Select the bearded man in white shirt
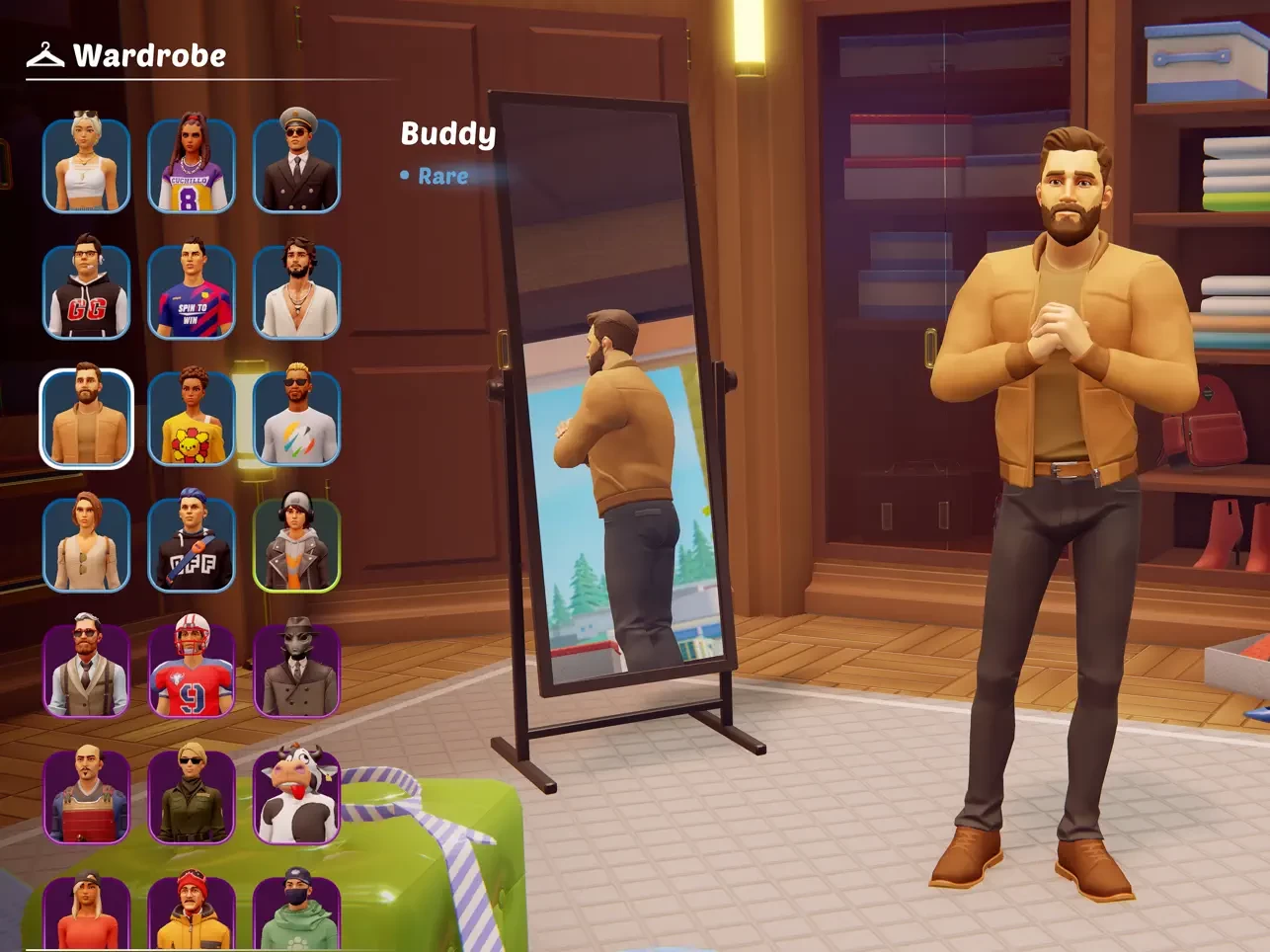 296,291
